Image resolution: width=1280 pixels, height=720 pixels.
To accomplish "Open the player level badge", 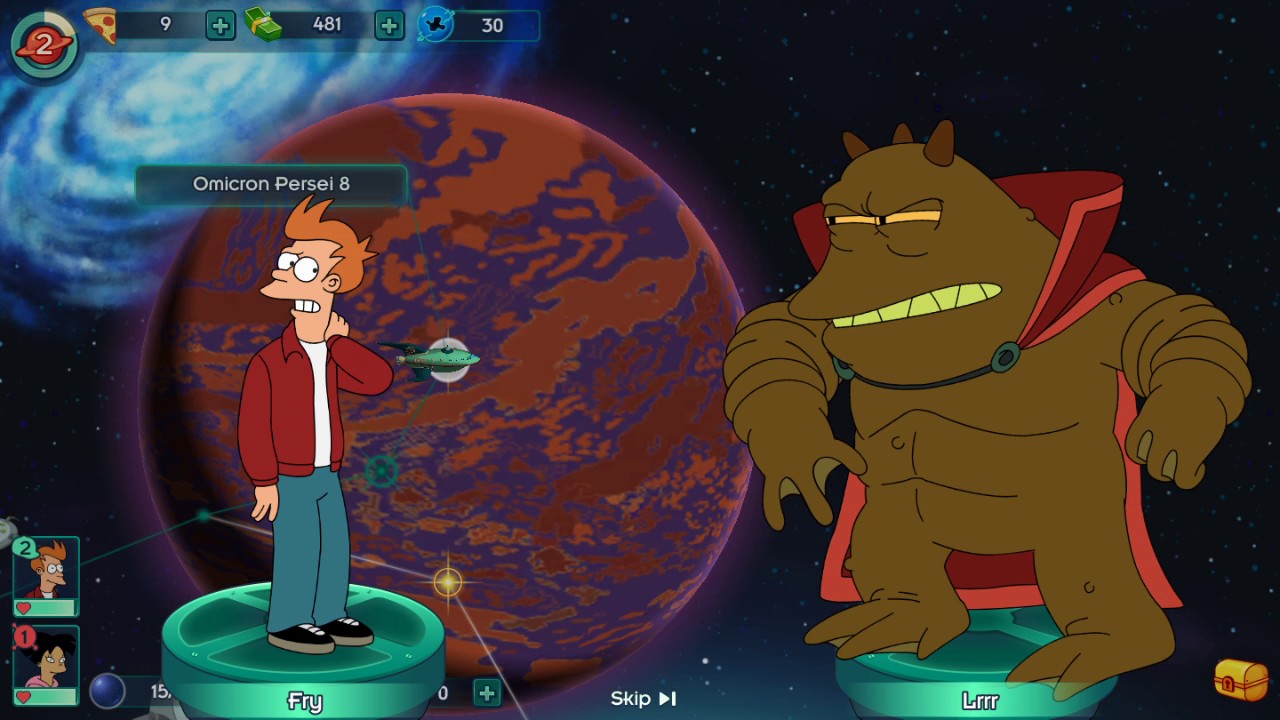I will tap(44, 44).
